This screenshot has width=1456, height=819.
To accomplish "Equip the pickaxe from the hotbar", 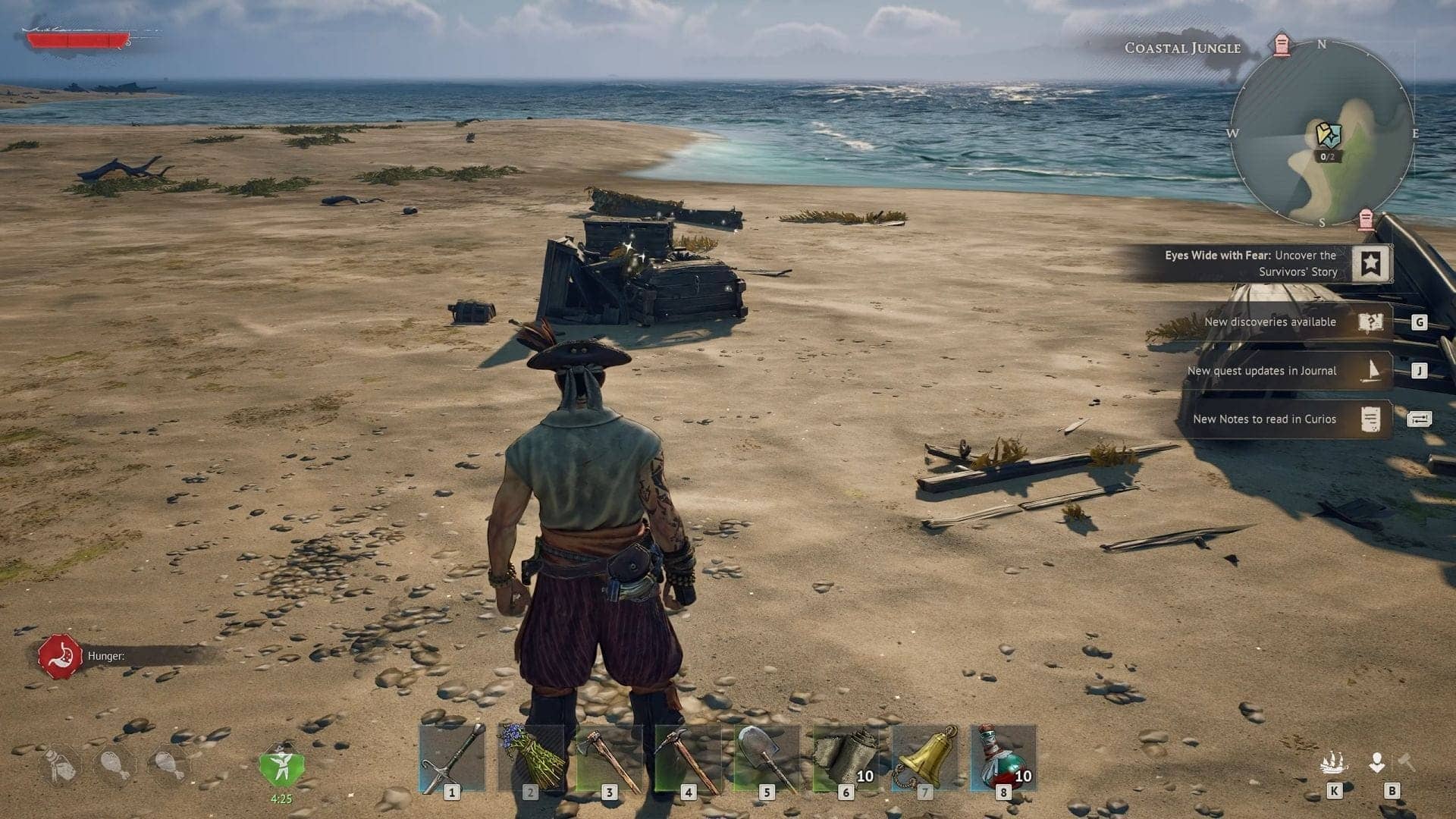I will point(688,758).
